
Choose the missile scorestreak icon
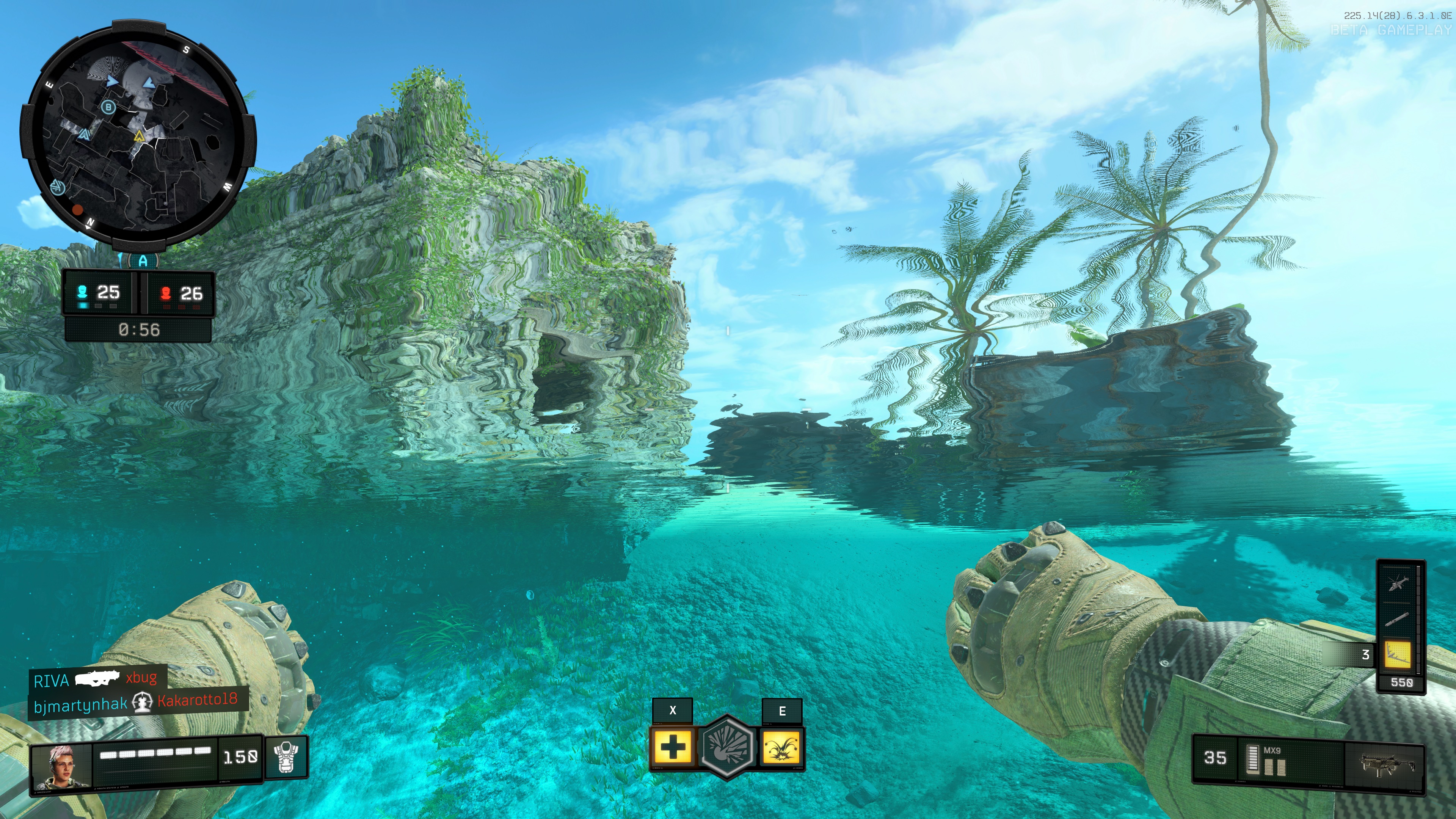coord(1397,620)
